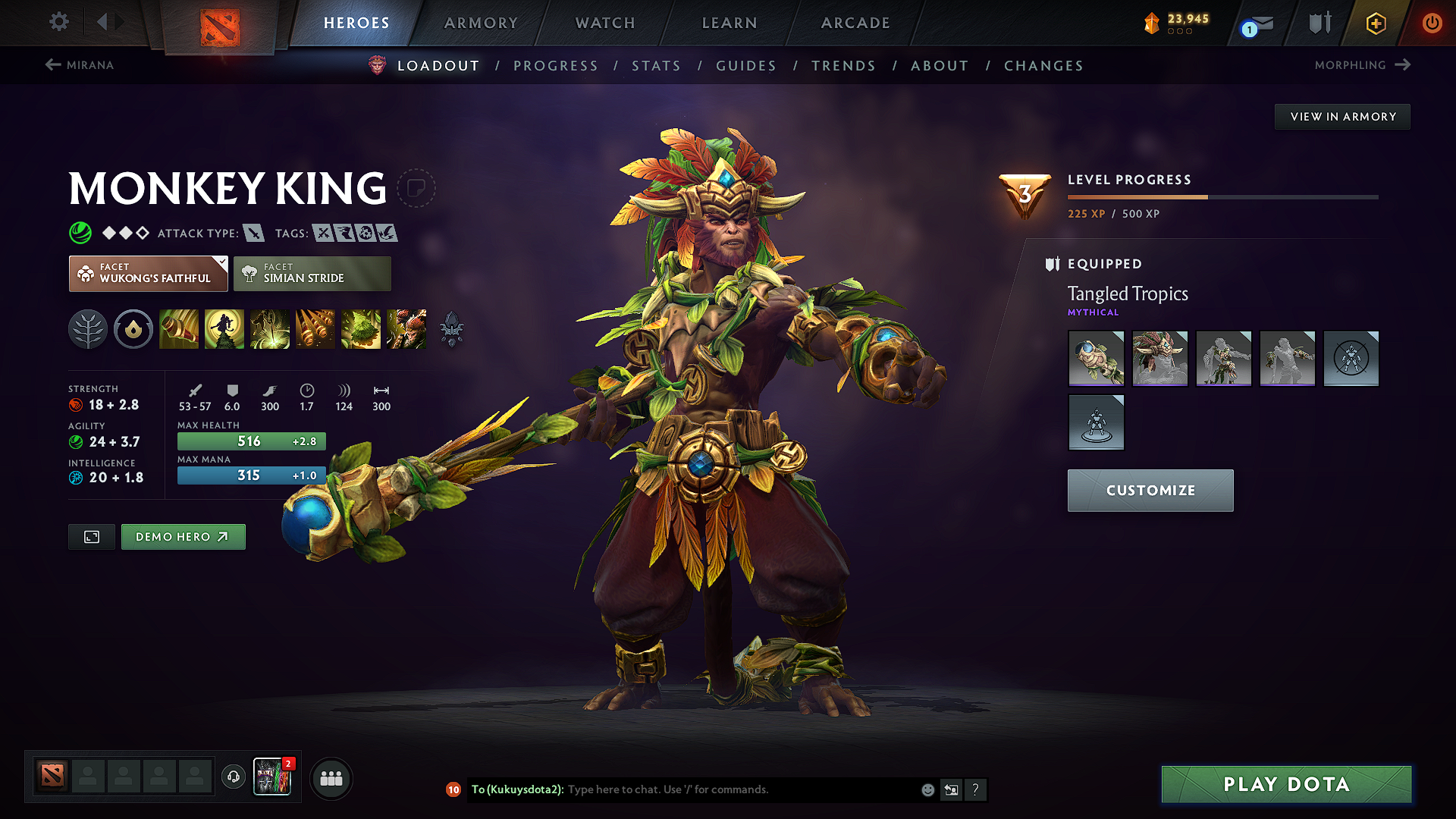Switch to the Simian Stride facet
Viewport: 1456px width, 819px height.
tap(312, 273)
